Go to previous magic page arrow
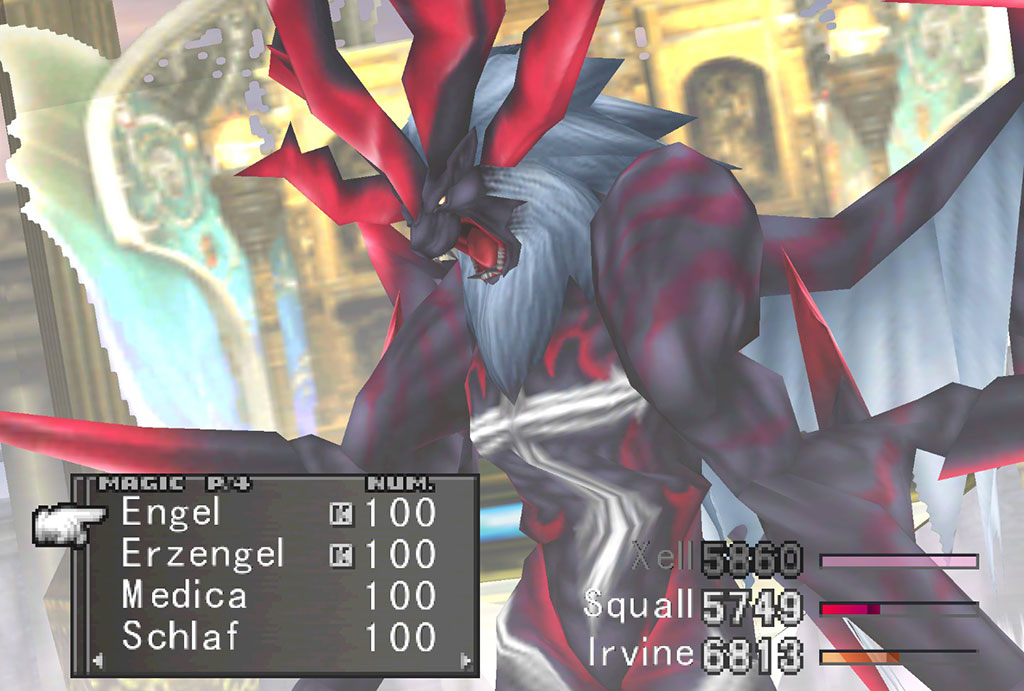 tap(97, 660)
